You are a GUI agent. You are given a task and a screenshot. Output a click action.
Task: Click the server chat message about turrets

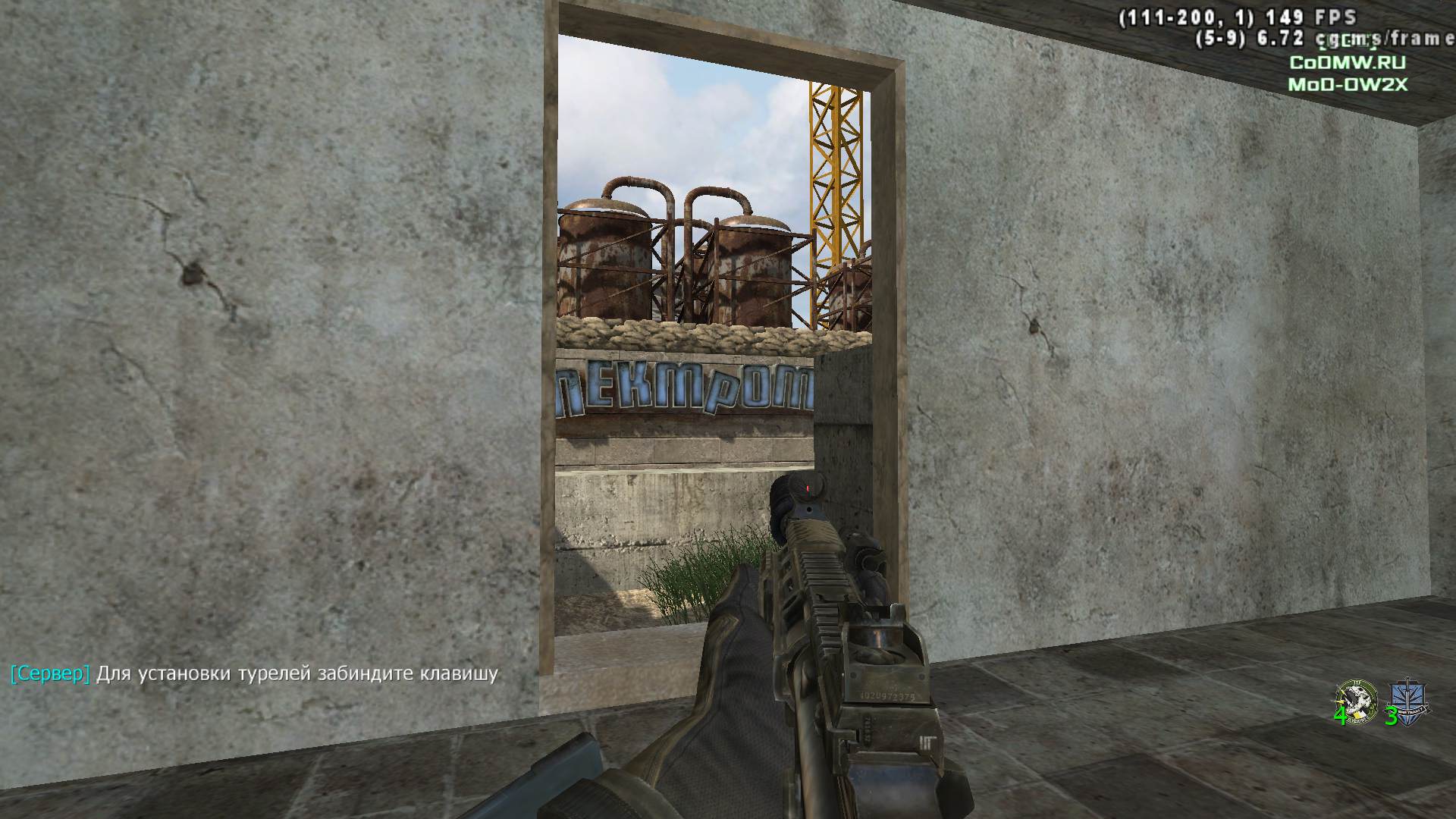[255, 673]
